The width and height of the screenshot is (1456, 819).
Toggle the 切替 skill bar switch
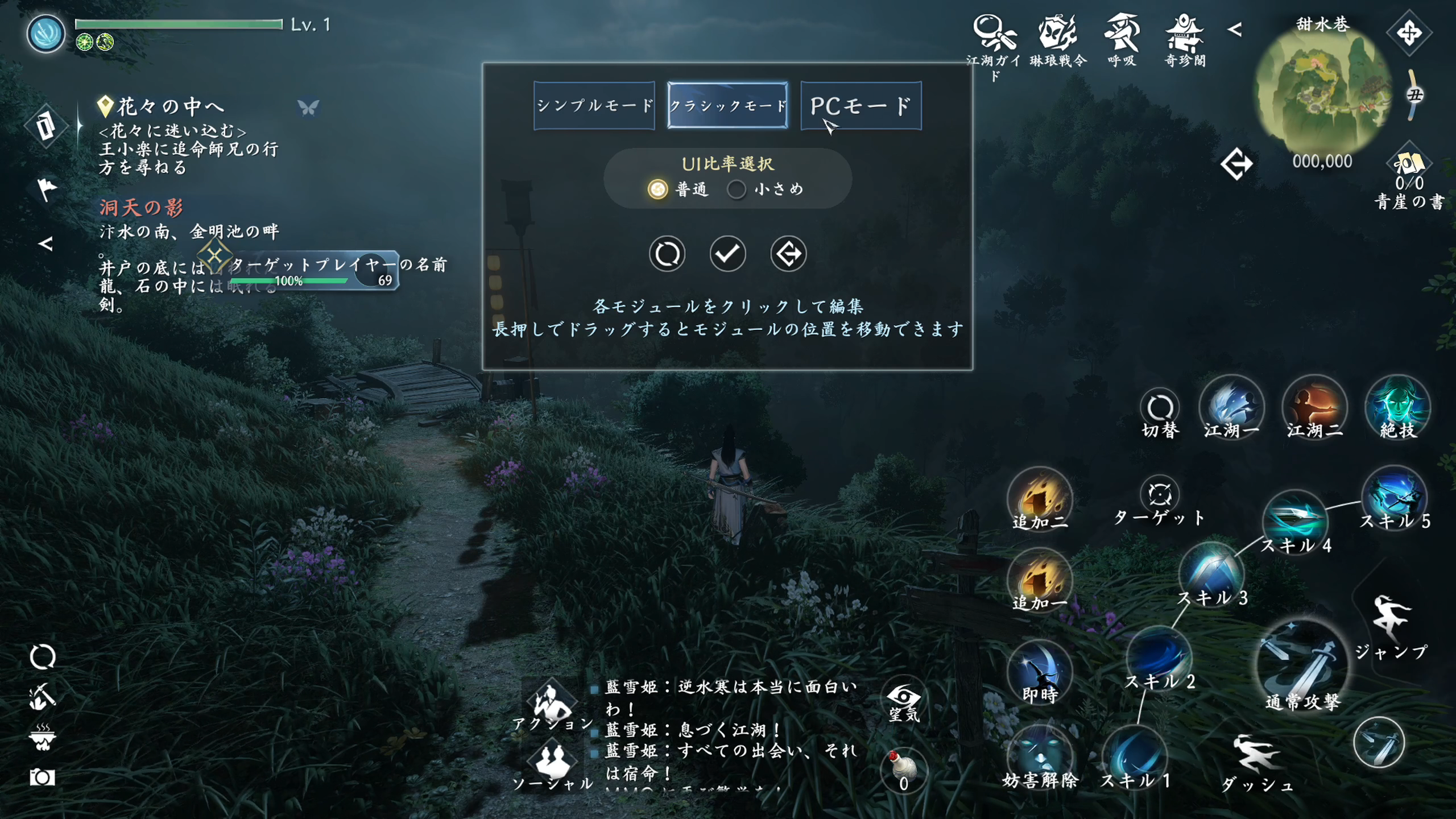point(1160,407)
